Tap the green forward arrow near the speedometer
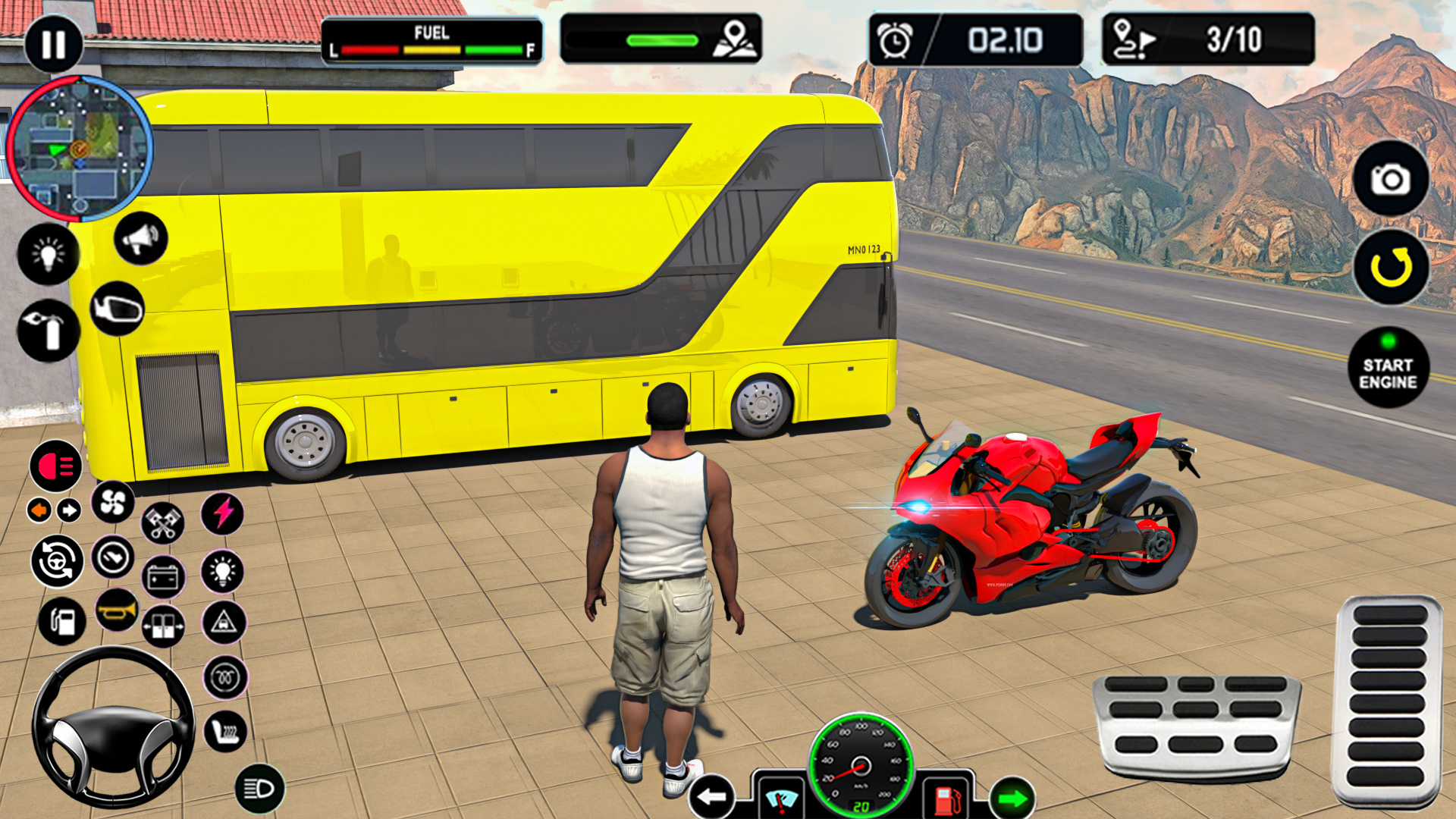1456x819 pixels. click(x=1011, y=797)
